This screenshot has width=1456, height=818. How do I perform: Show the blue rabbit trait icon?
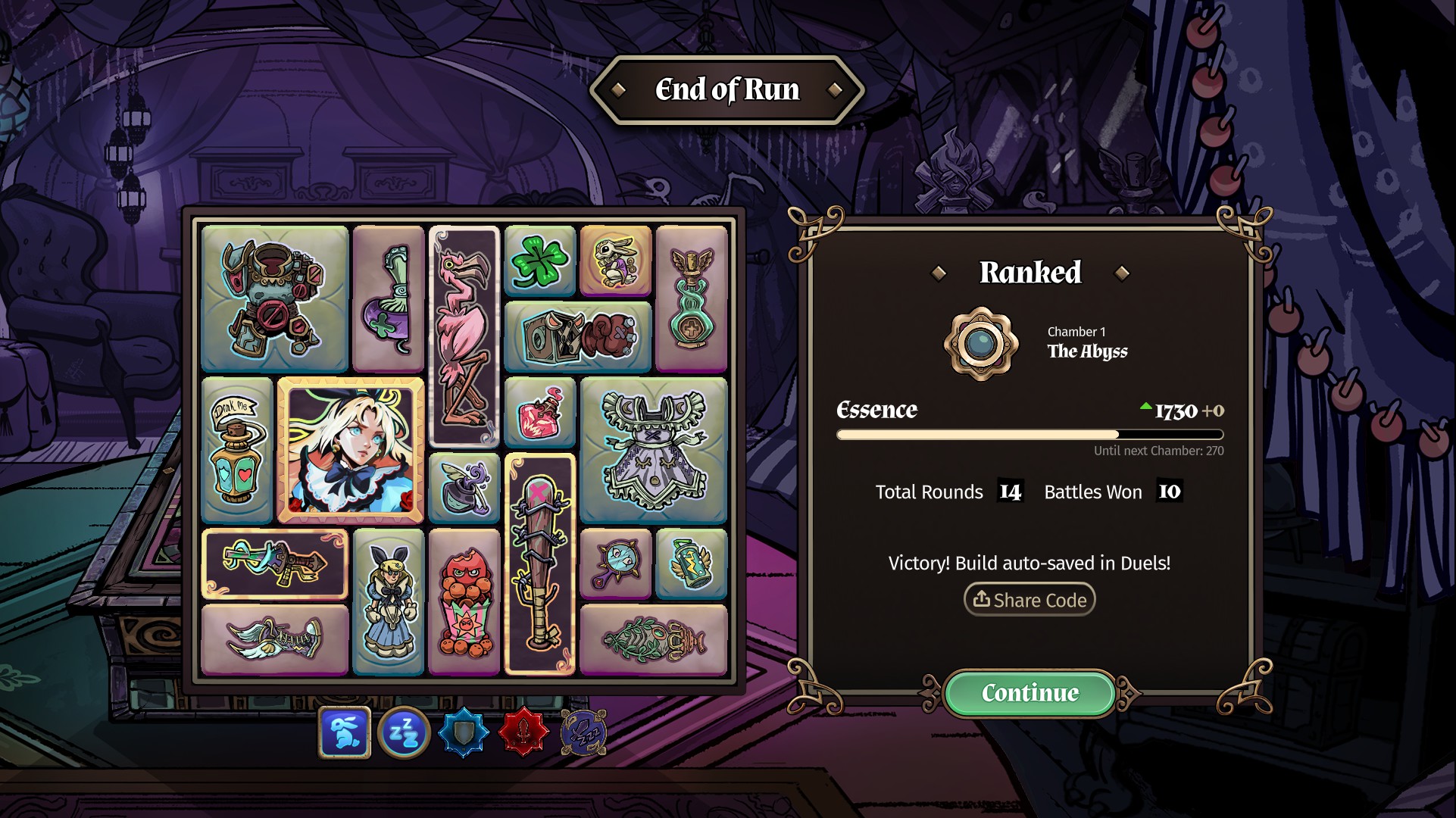[345, 732]
